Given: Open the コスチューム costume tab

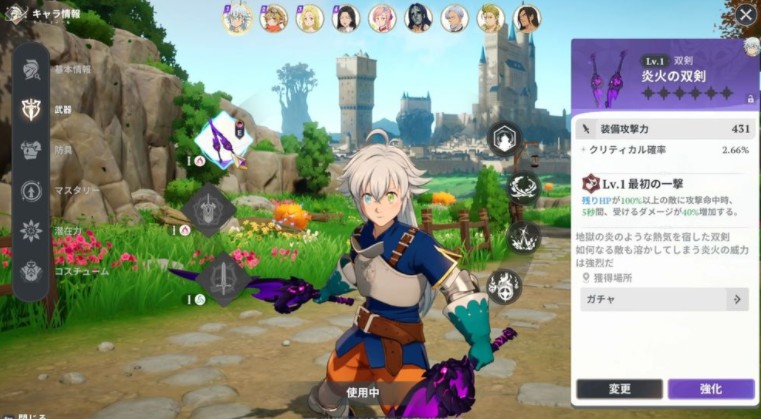Looking at the screenshot, I should (31, 271).
